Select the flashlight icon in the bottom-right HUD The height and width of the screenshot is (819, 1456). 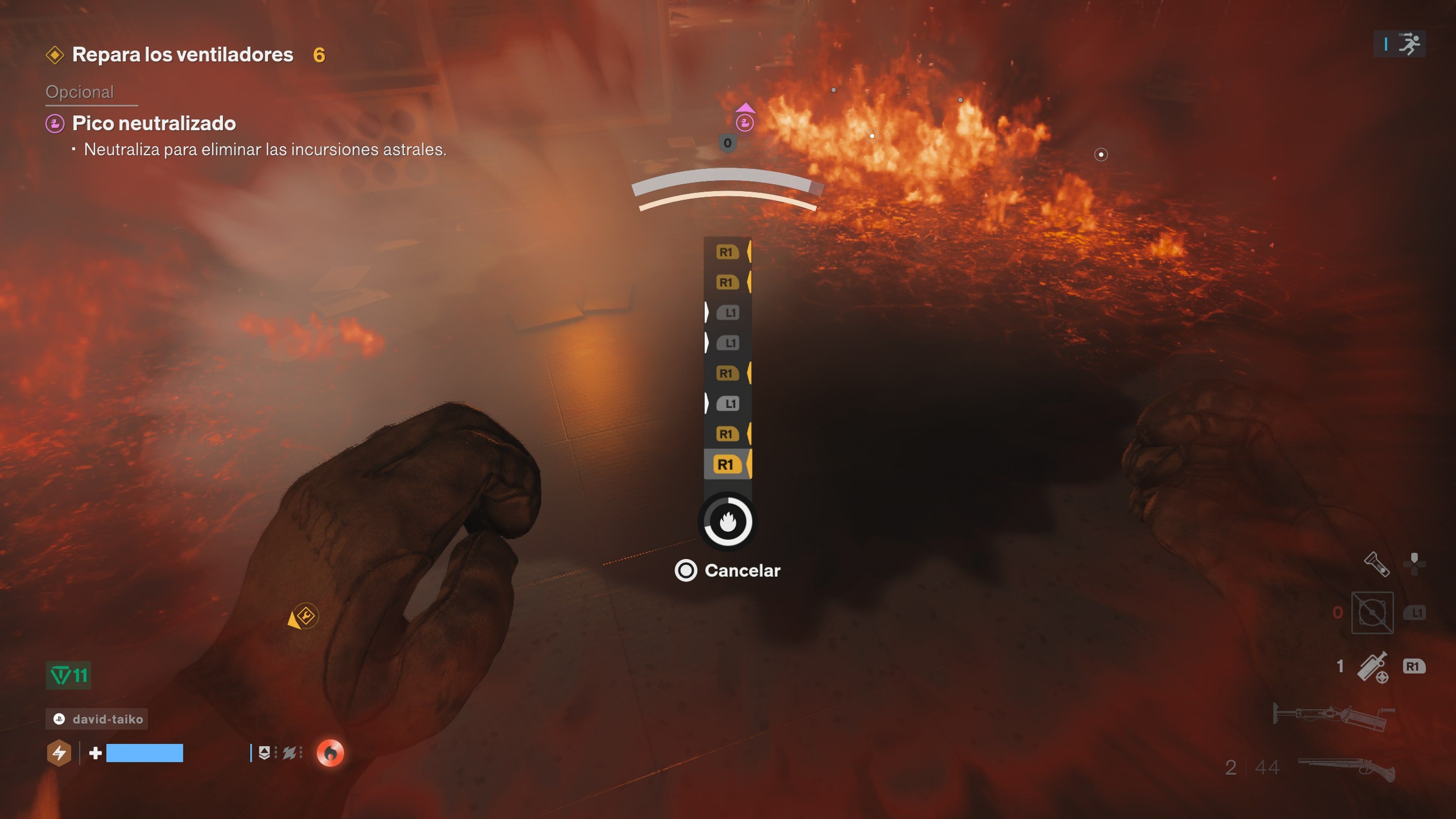[1378, 564]
